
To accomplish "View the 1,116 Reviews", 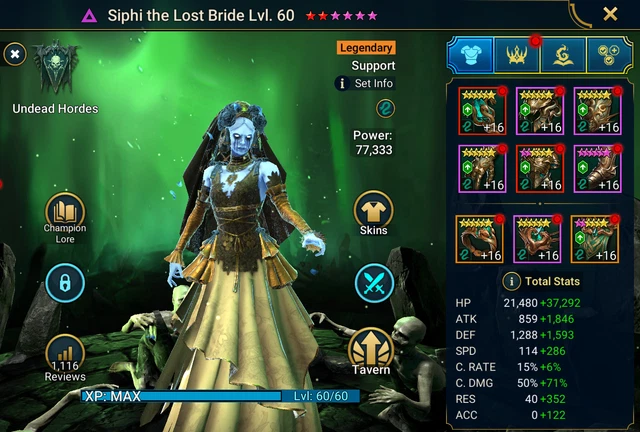I will coord(64,356).
